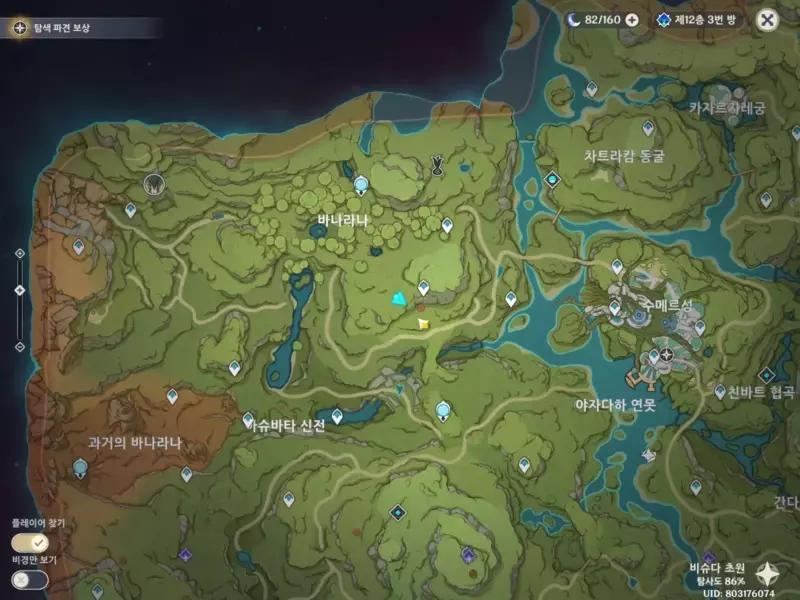Select the waypoint right of 아슈바타 신전 label
Screen dimensions: 800x600
click(337, 415)
